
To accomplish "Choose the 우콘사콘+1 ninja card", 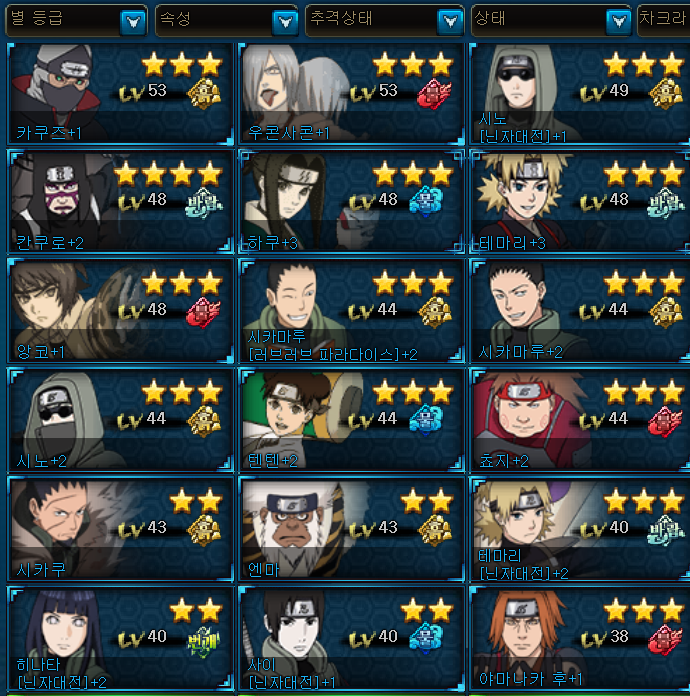I will pyautogui.click(x=350, y=95).
